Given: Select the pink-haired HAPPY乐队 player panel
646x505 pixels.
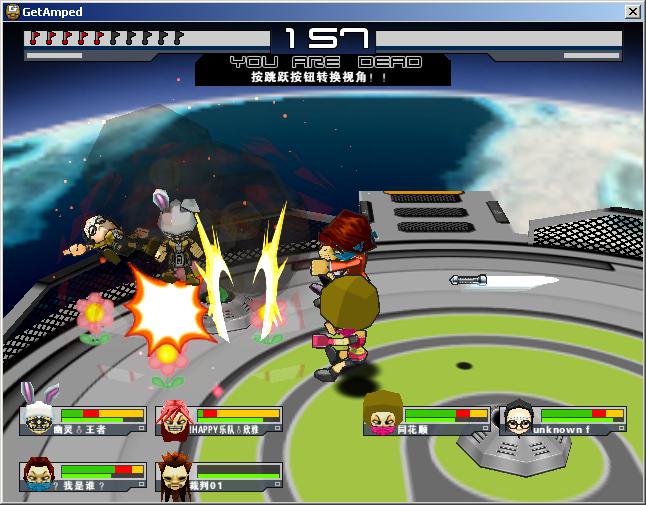Looking at the screenshot, I should tap(219, 420).
